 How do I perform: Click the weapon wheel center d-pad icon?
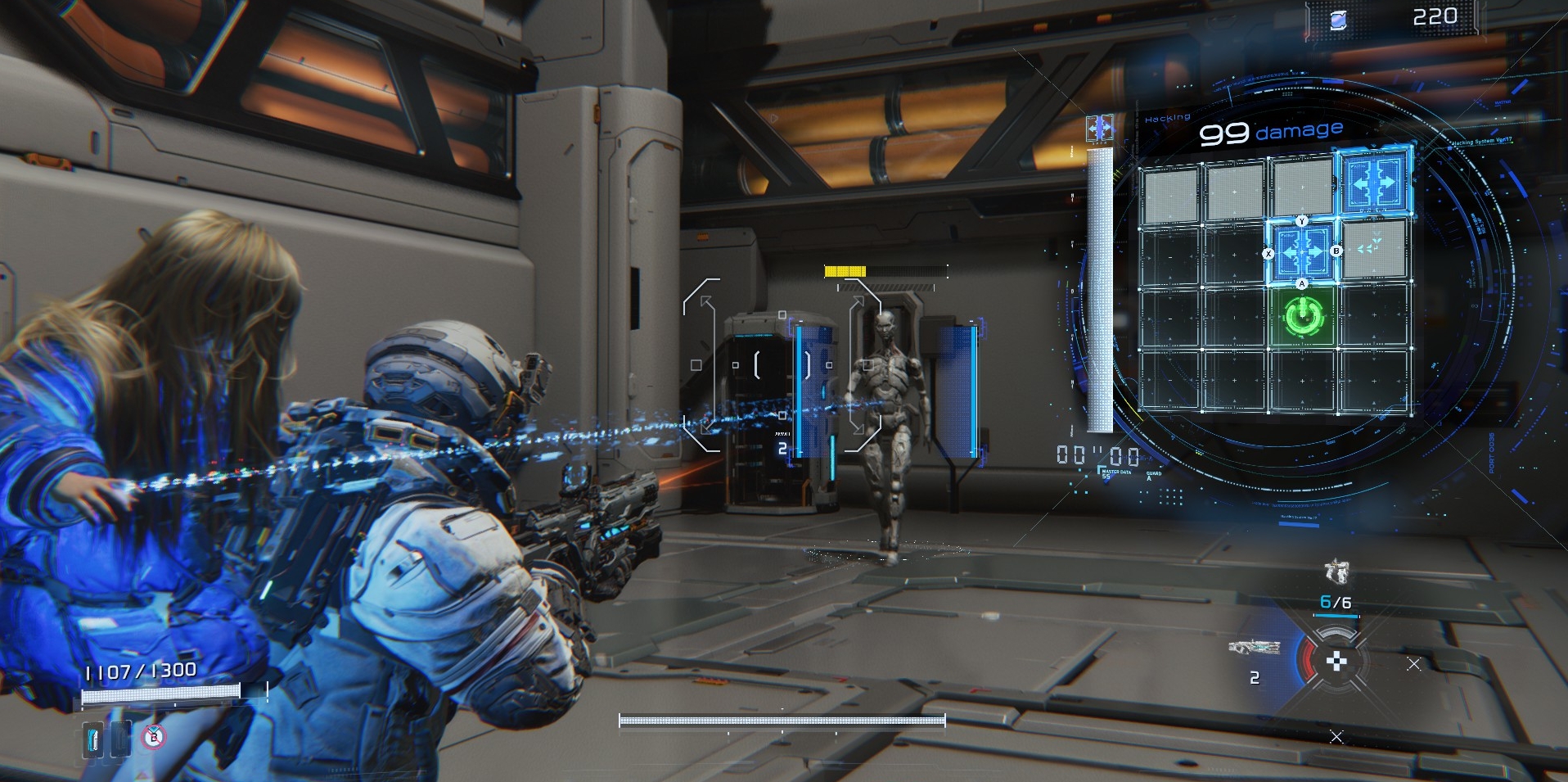coord(1336,661)
